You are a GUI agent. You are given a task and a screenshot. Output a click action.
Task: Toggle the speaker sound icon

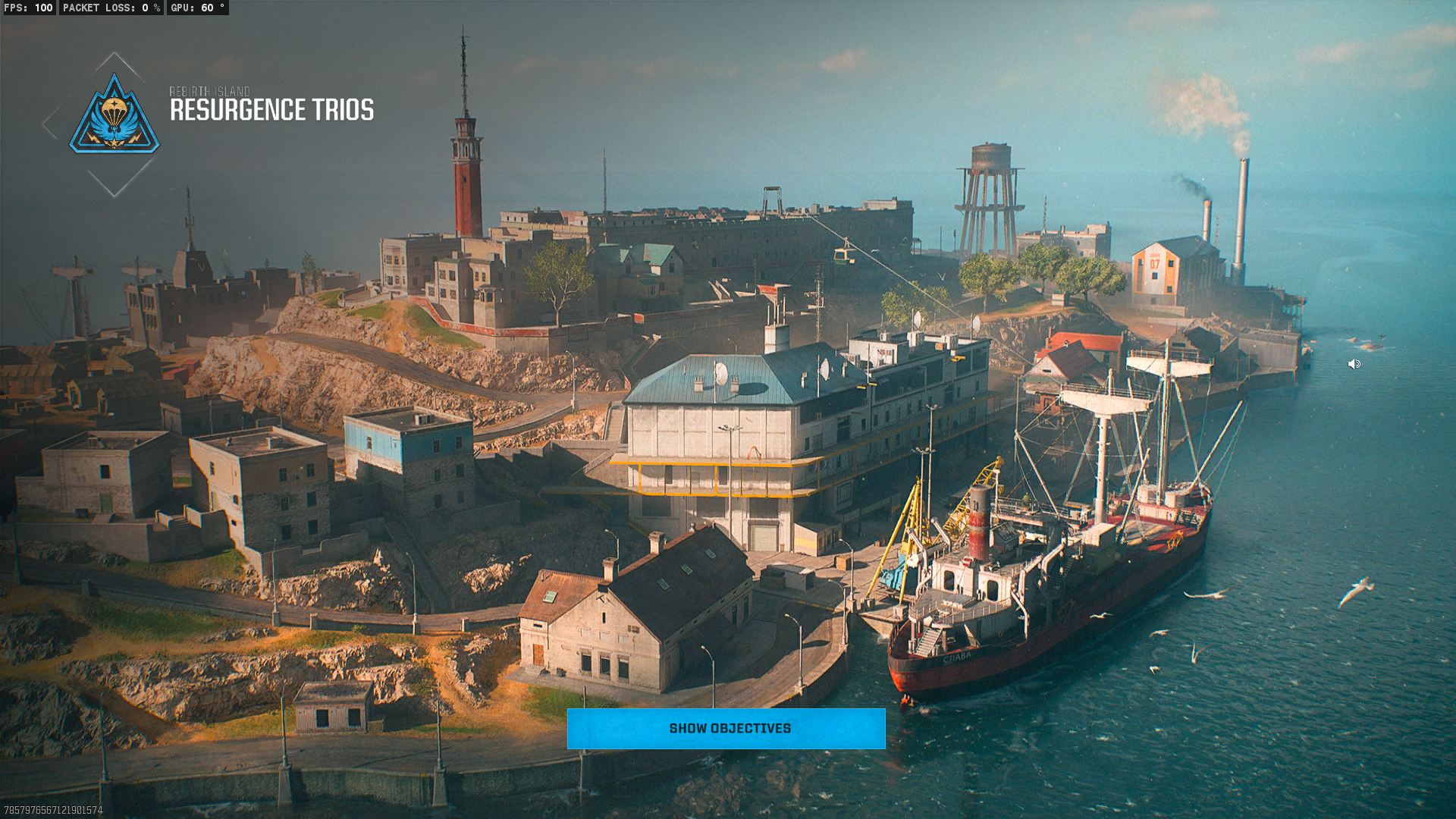click(1354, 365)
